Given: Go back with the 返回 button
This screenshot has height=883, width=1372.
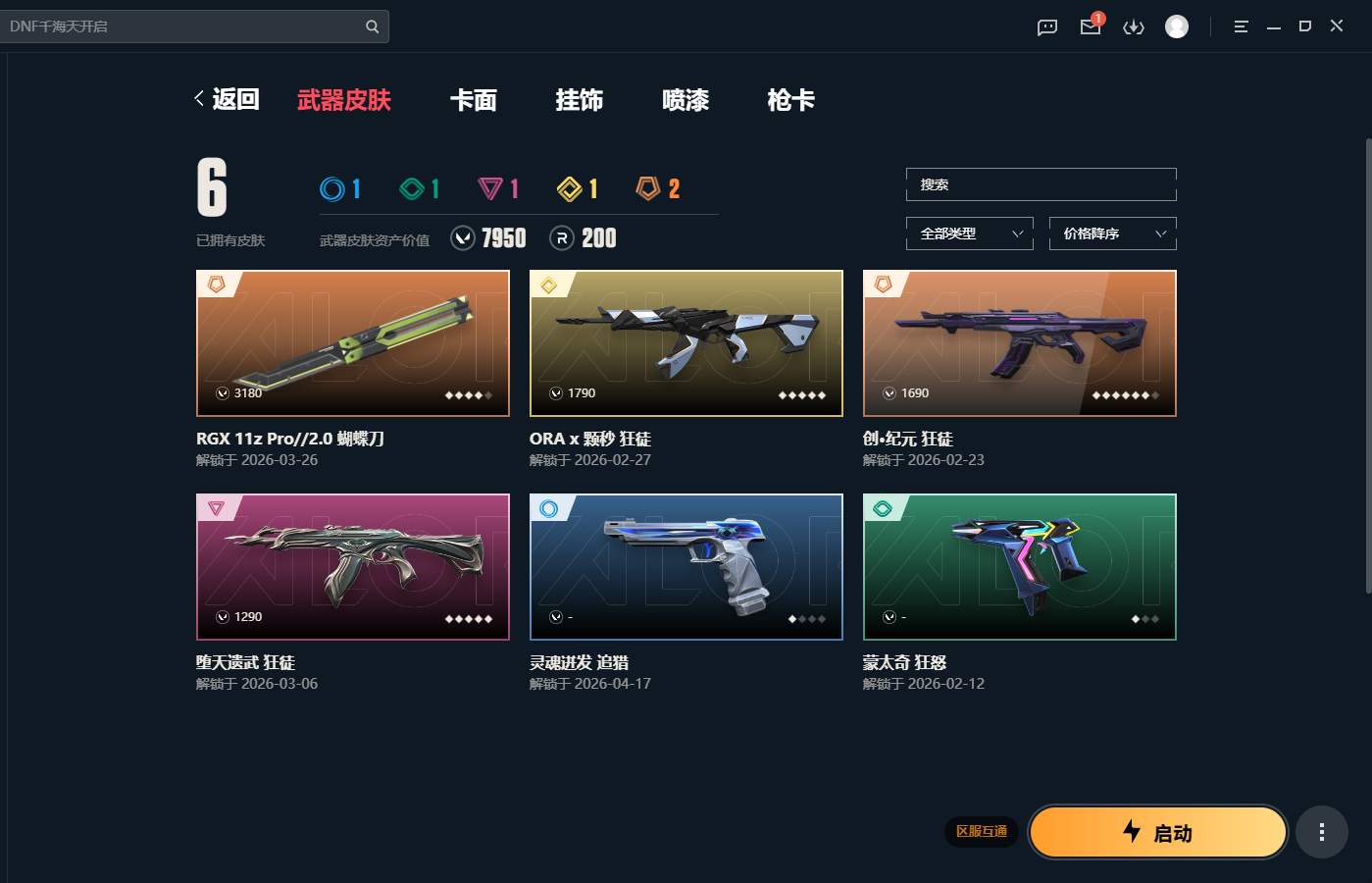Looking at the screenshot, I should pyautogui.click(x=228, y=99).
